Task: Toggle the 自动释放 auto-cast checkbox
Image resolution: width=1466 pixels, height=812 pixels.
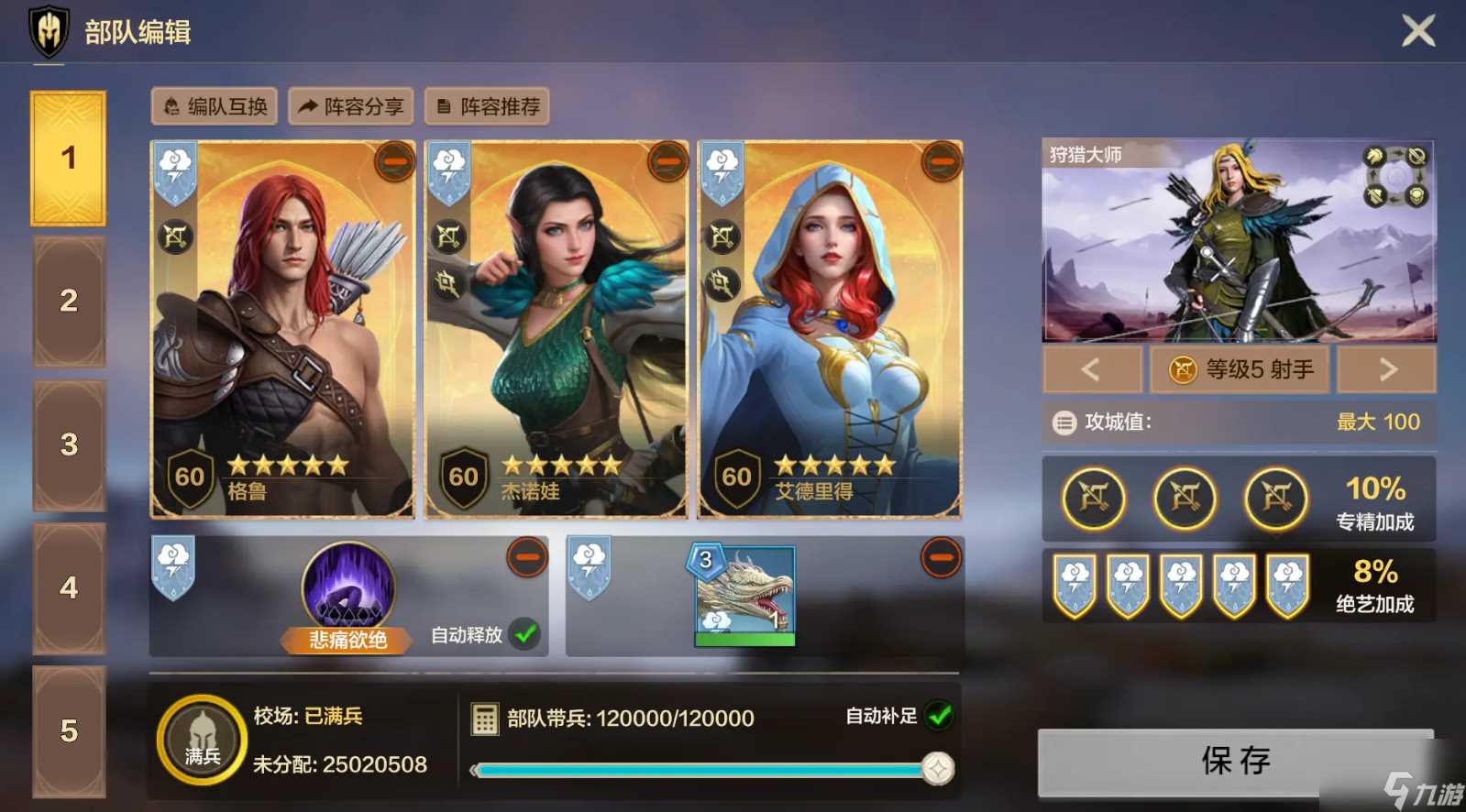Action: click(x=525, y=633)
